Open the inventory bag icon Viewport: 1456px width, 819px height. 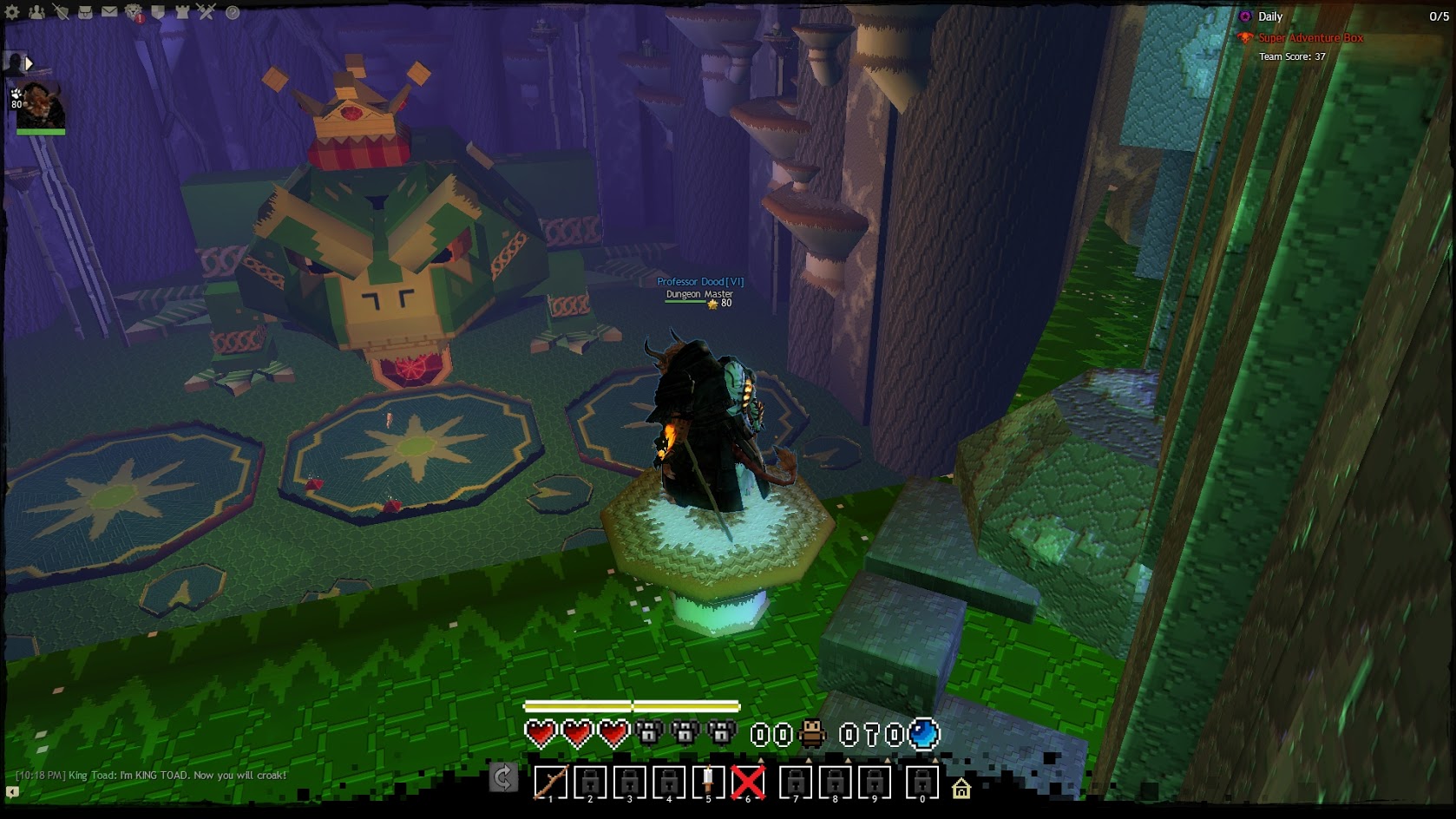point(85,12)
